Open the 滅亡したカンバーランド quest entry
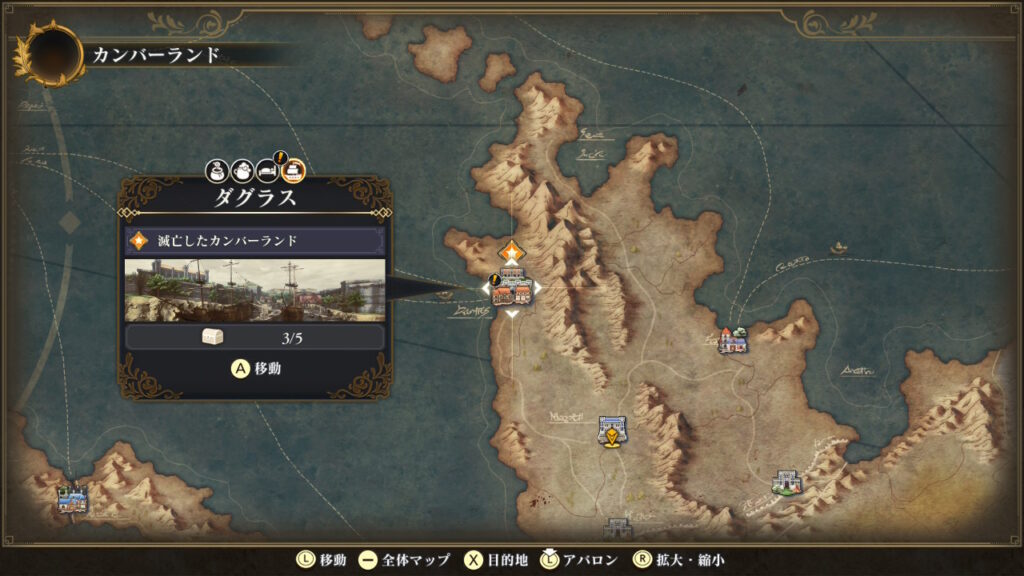The width and height of the screenshot is (1024, 576). point(254,241)
